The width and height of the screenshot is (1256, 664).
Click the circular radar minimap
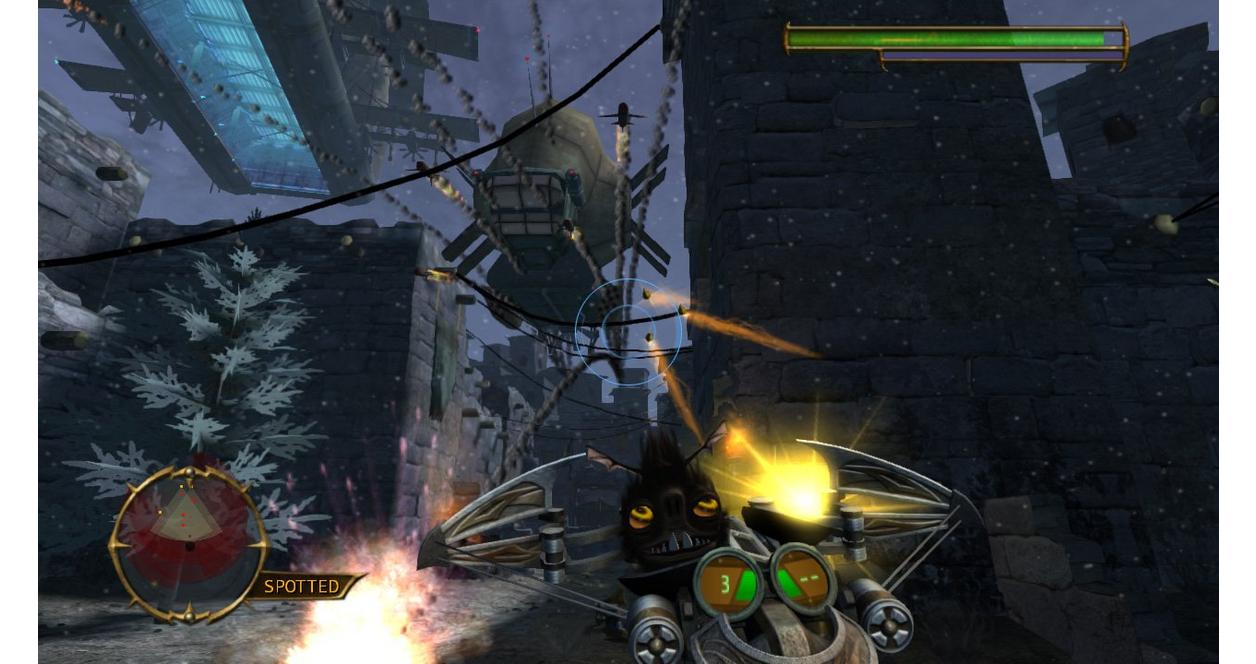pyautogui.click(x=189, y=543)
